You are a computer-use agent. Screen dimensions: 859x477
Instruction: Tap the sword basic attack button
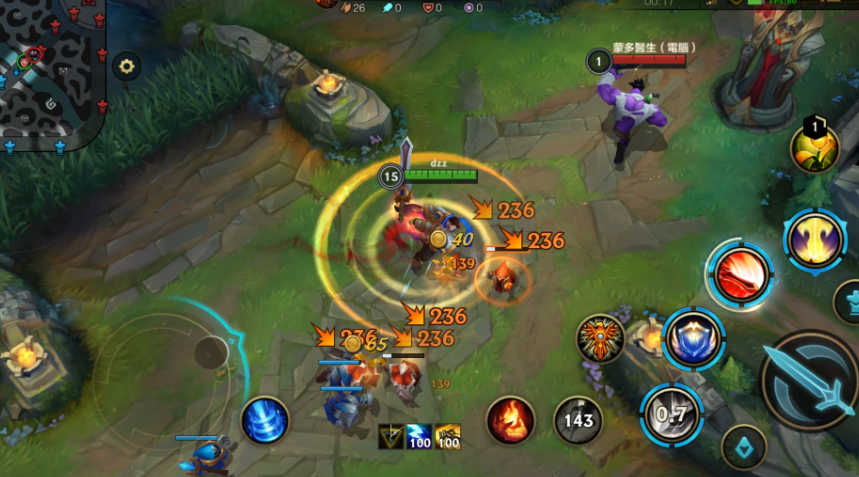click(x=811, y=382)
